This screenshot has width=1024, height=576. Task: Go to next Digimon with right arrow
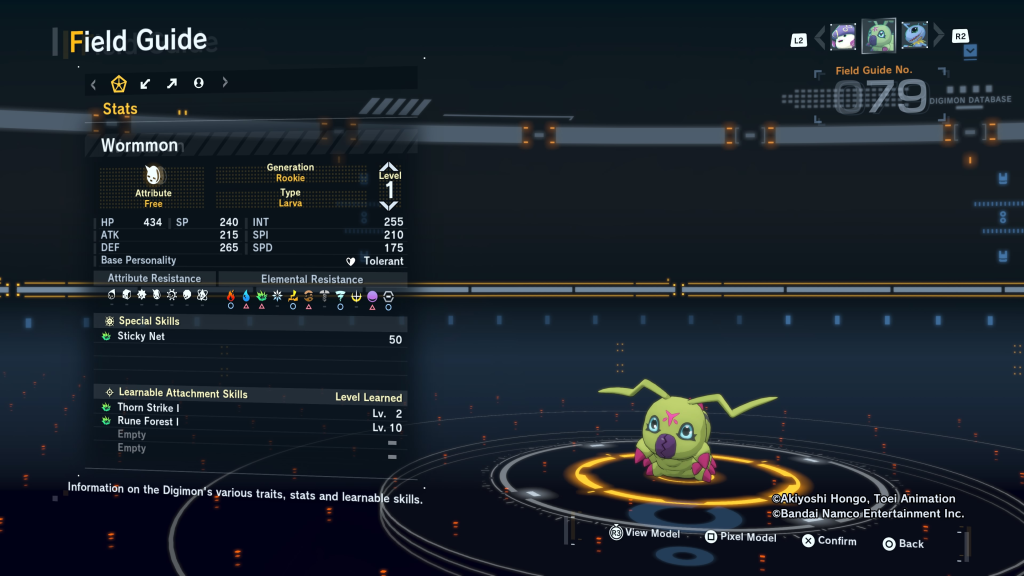pos(938,37)
